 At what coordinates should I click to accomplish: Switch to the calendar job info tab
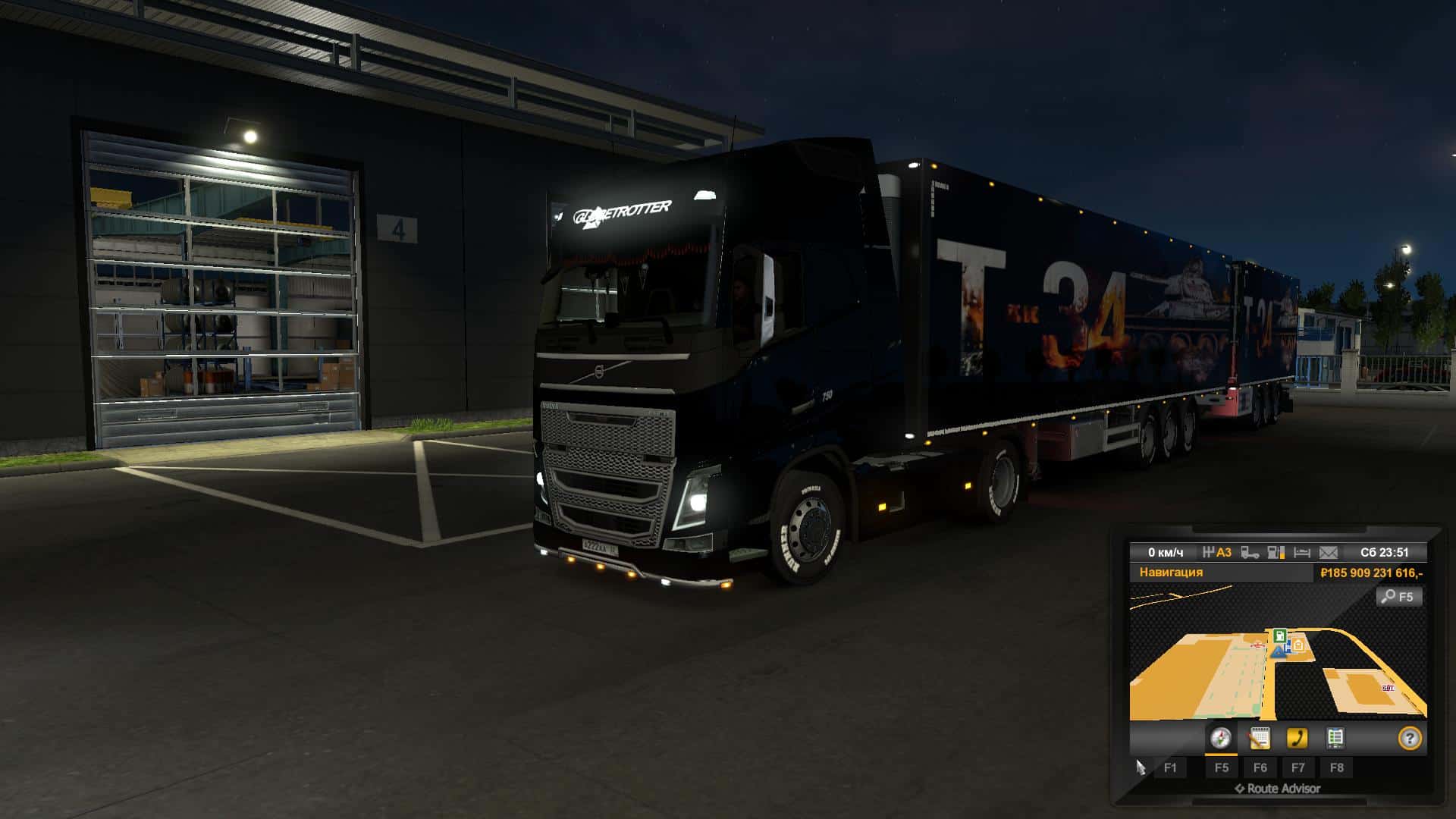(x=1259, y=738)
